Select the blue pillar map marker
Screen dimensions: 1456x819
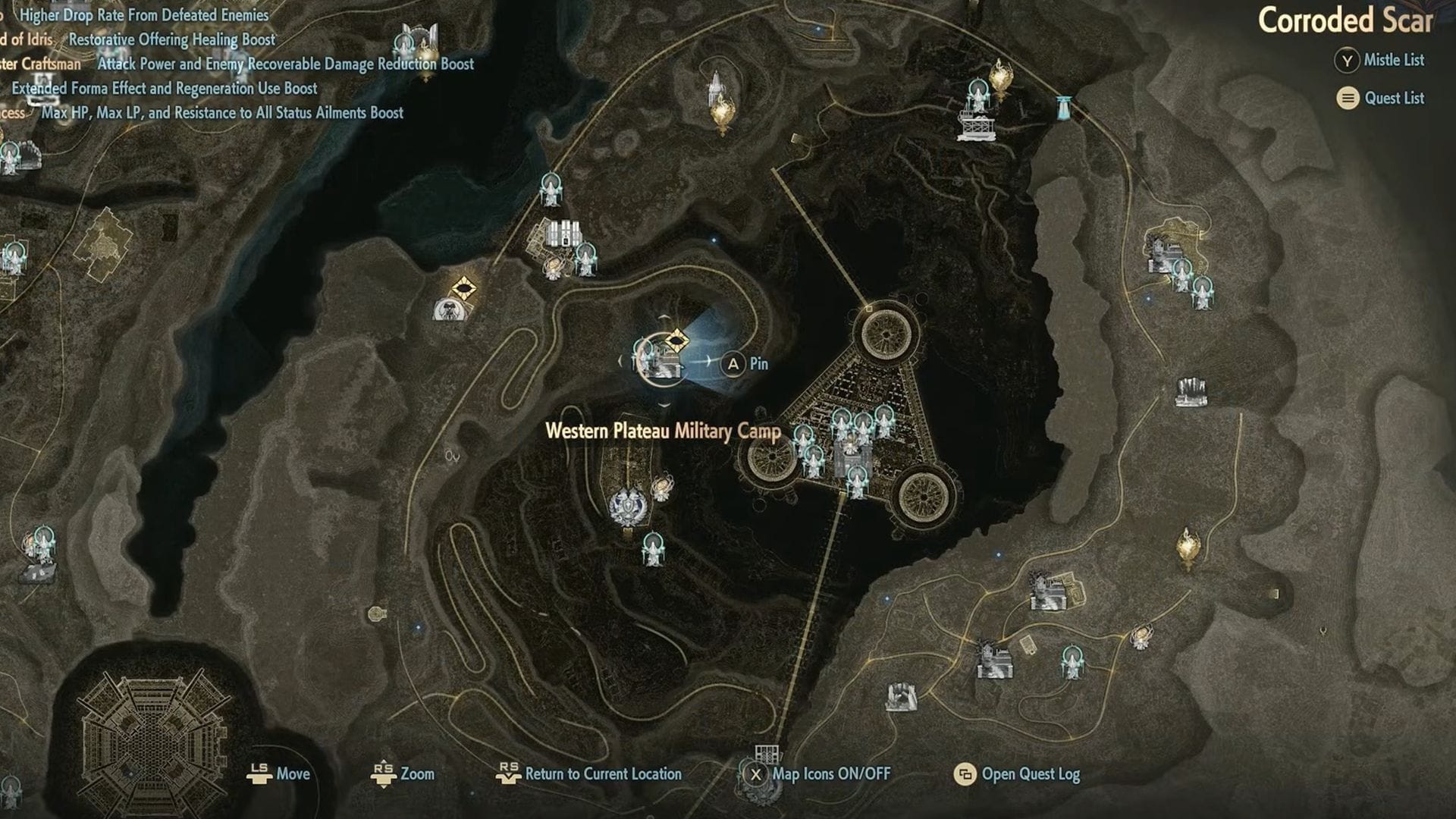tap(1065, 108)
